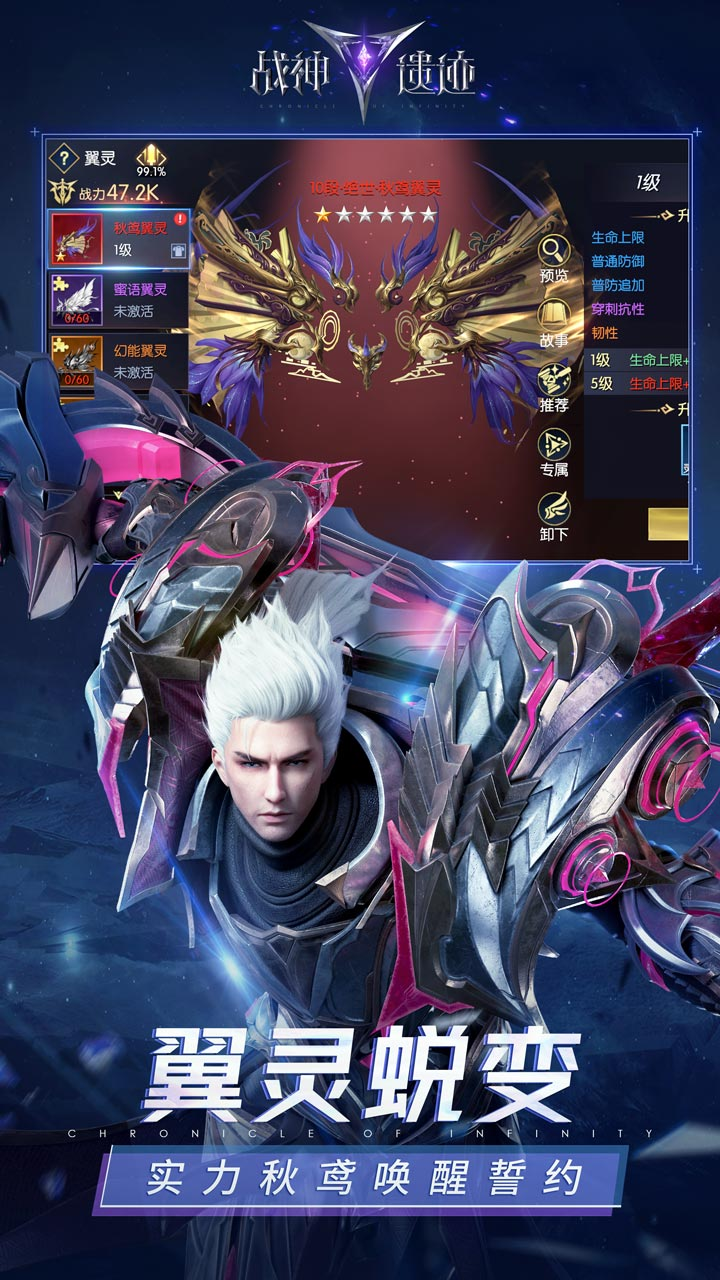Open the question mark help icon

coord(64,158)
